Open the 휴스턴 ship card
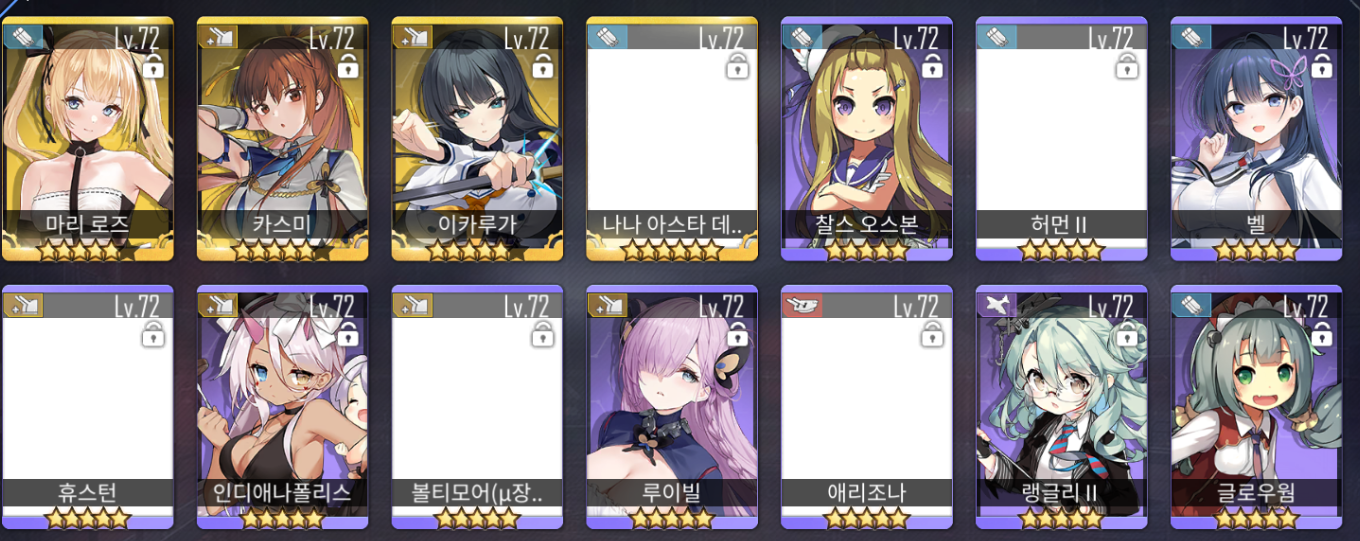 (88, 407)
